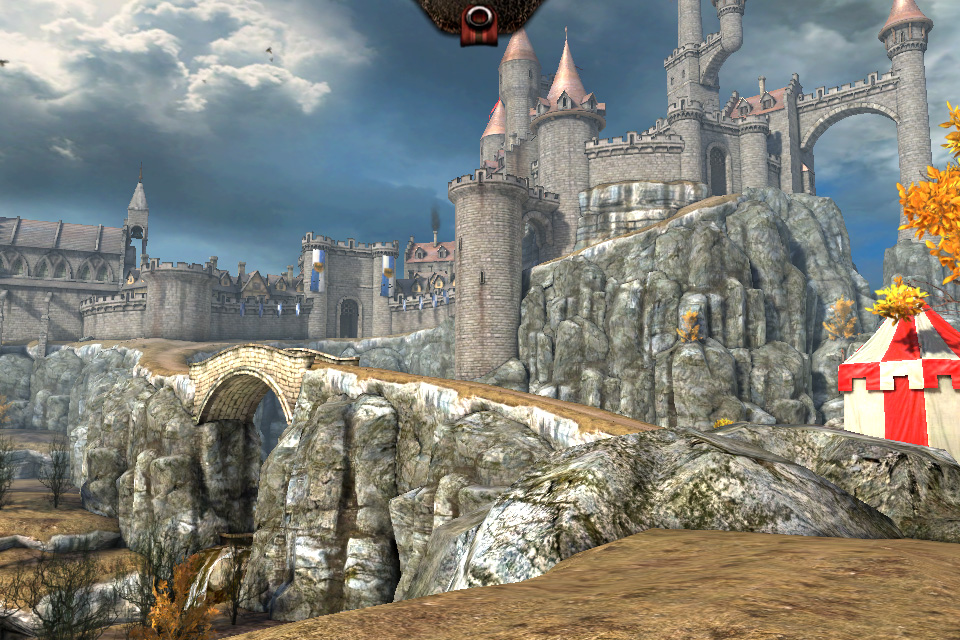Image resolution: width=960 pixels, height=640 pixels.
Task: Open the pull-down menu tab with ring
Action: 479,20
